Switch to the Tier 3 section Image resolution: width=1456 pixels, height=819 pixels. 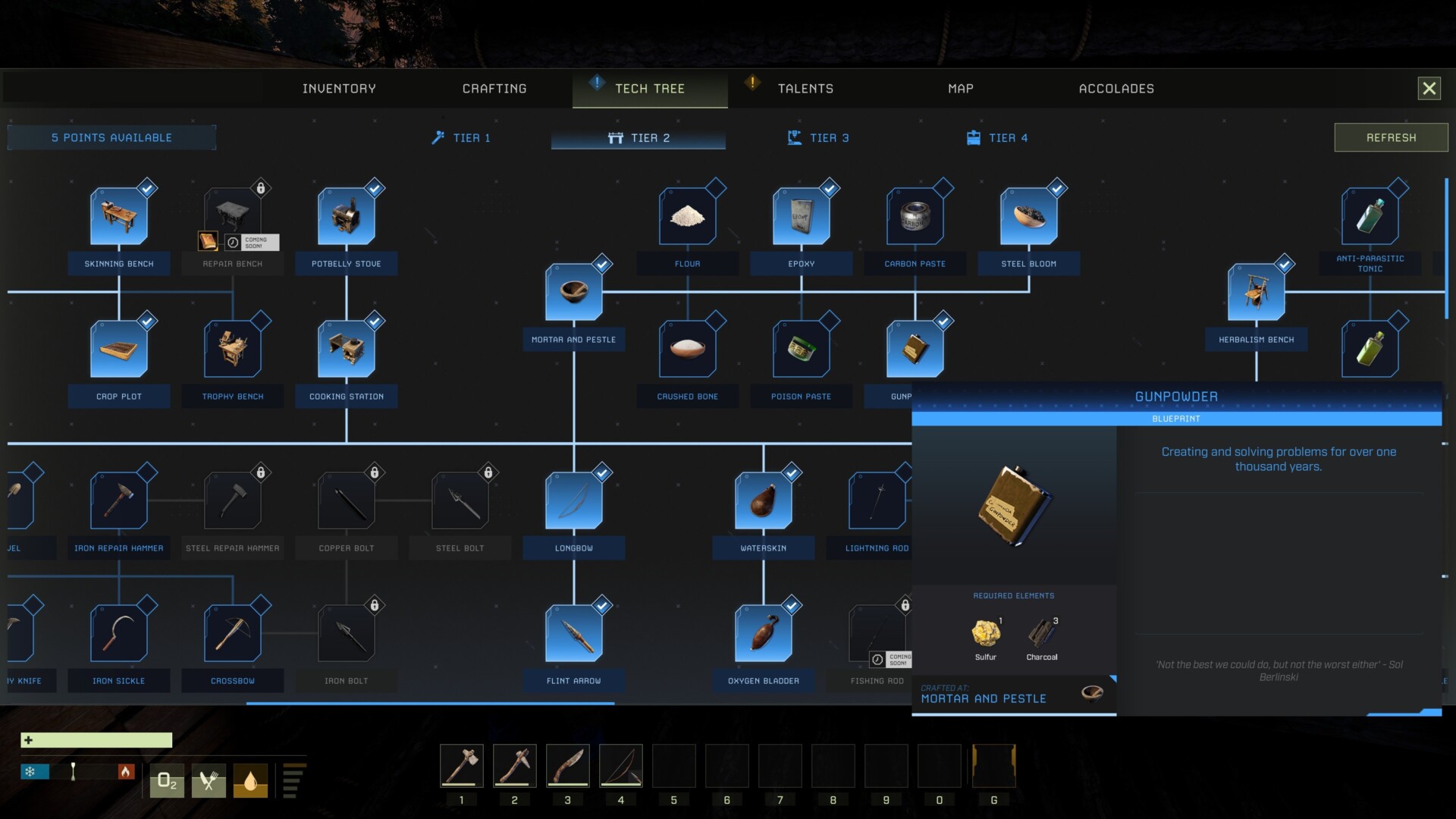[x=817, y=137]
